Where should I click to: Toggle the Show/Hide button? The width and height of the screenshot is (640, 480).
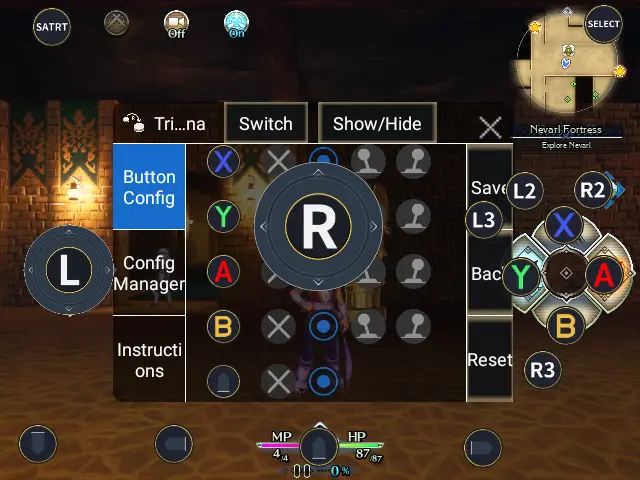pyautogui.click(x=377, y=124)
